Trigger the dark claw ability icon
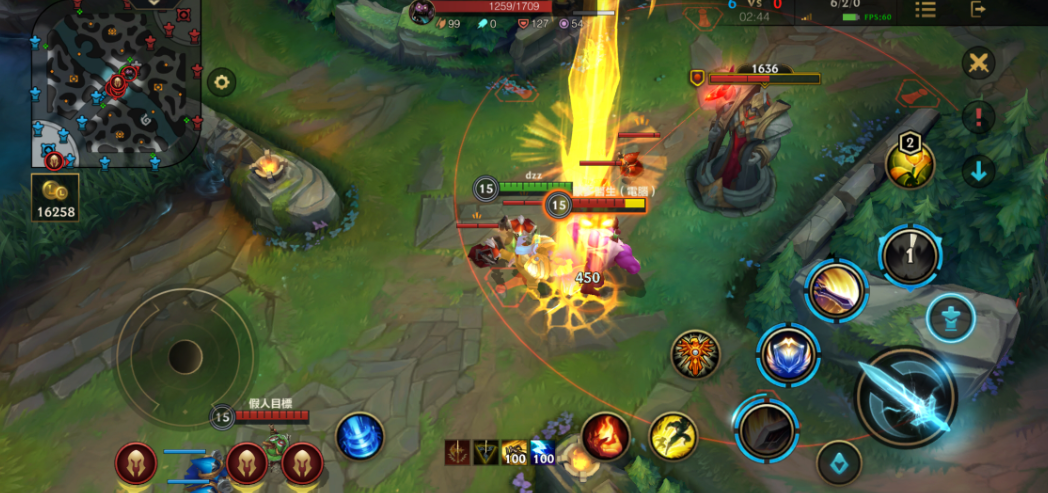 [765, 428]
